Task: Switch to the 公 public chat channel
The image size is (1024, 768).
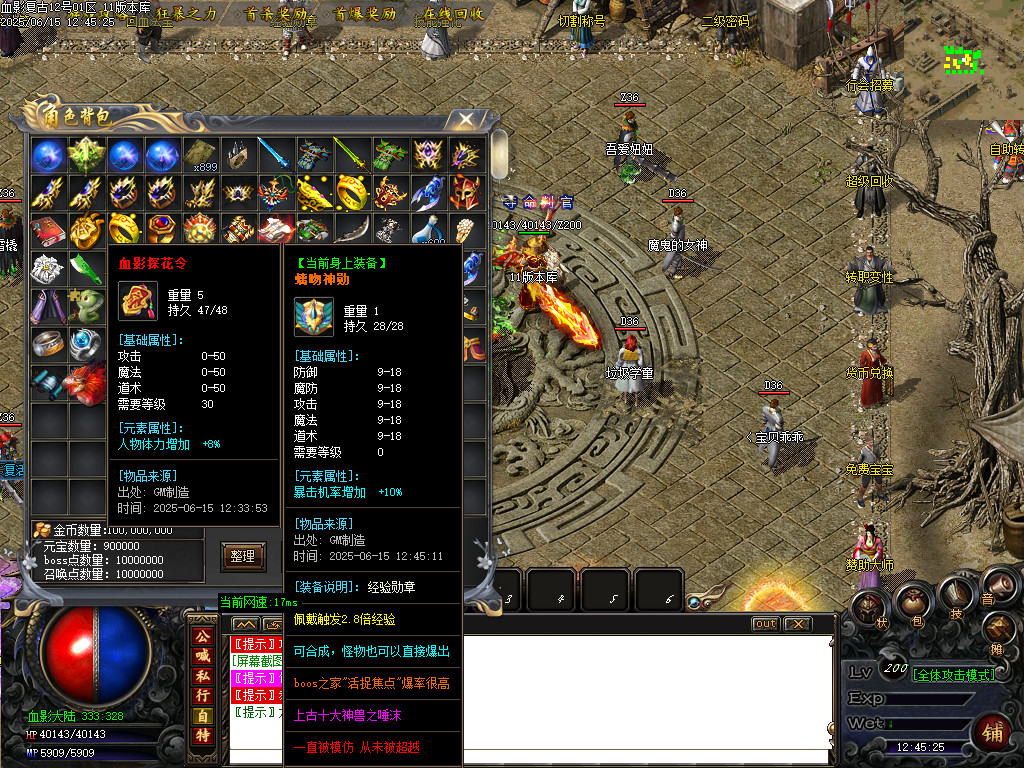Action: 203,635
